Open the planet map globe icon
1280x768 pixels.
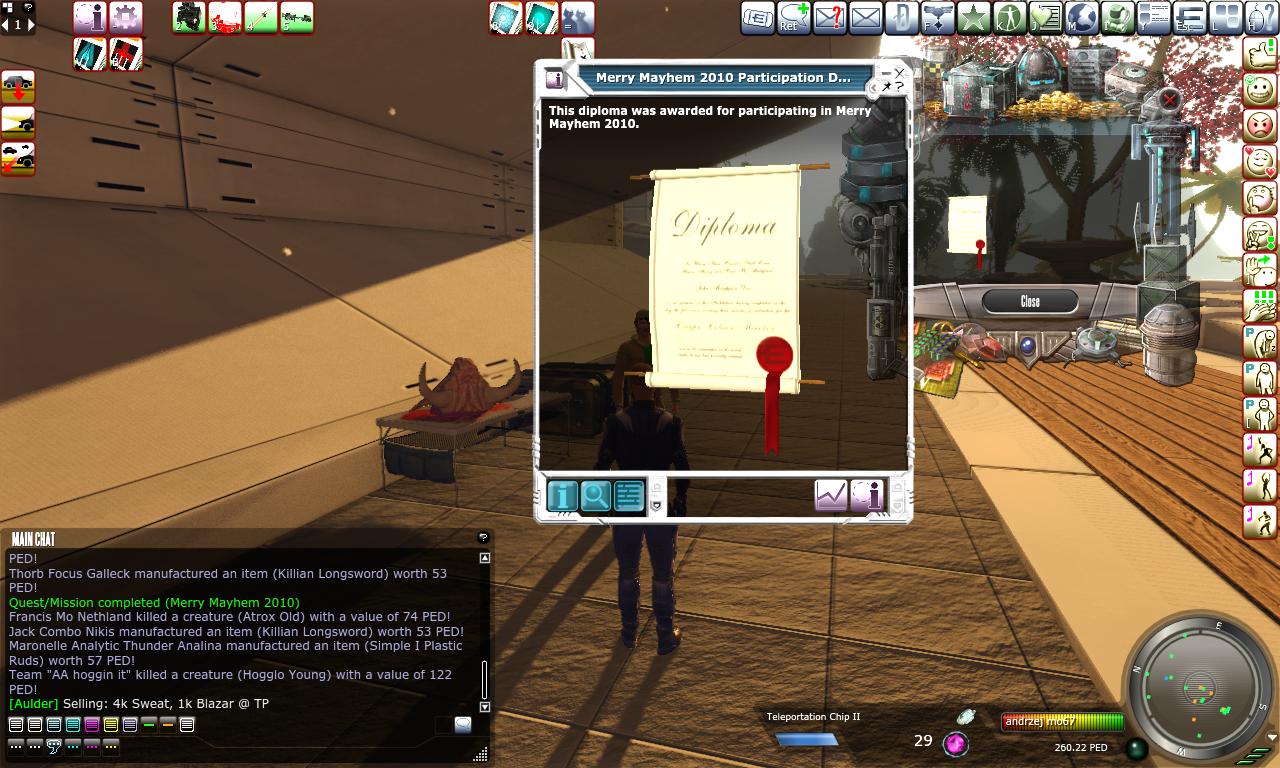(1082, 18)
